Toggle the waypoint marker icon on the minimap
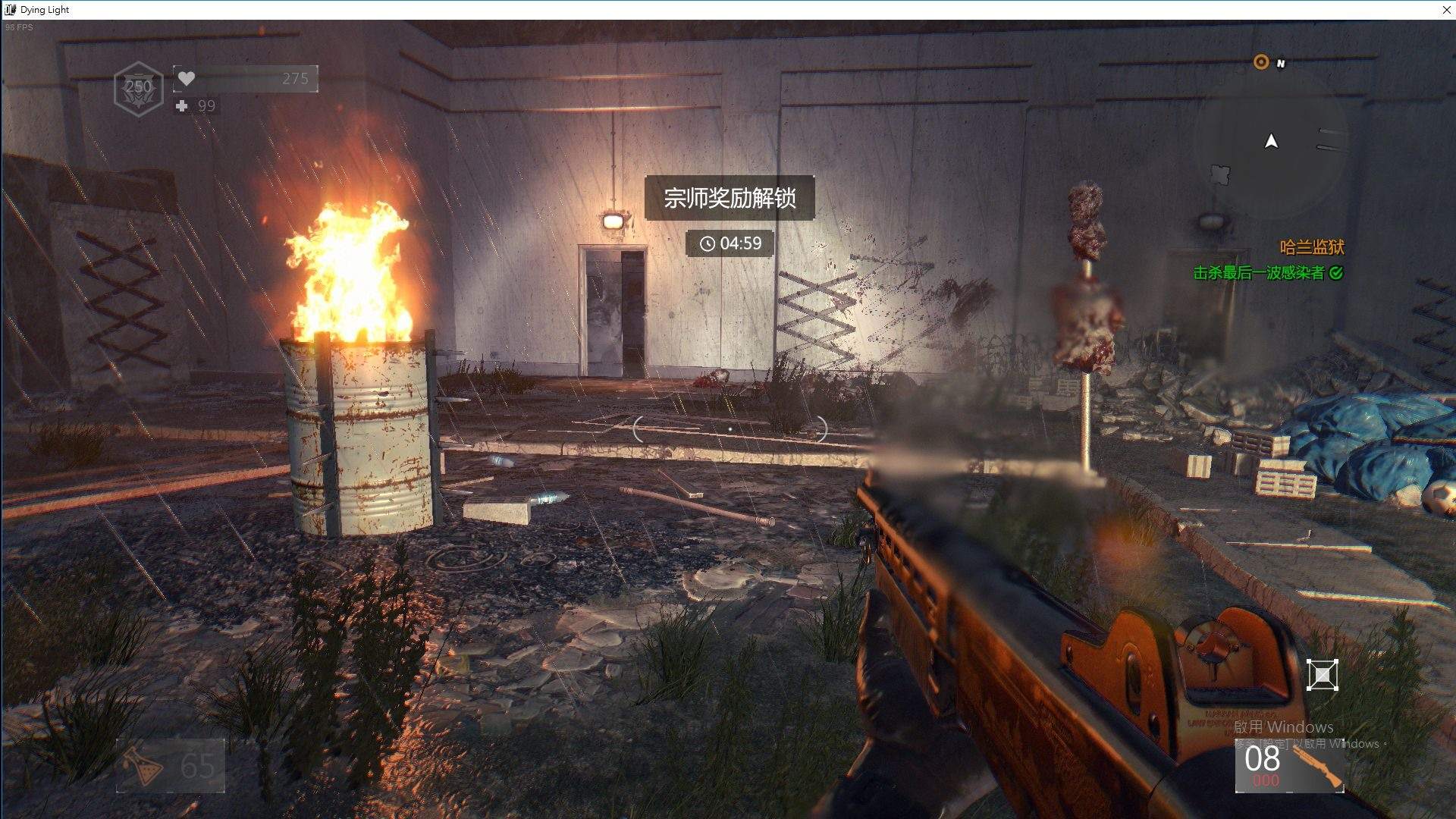Screen dimensions: 1456x819 (x=1220, y=173)
